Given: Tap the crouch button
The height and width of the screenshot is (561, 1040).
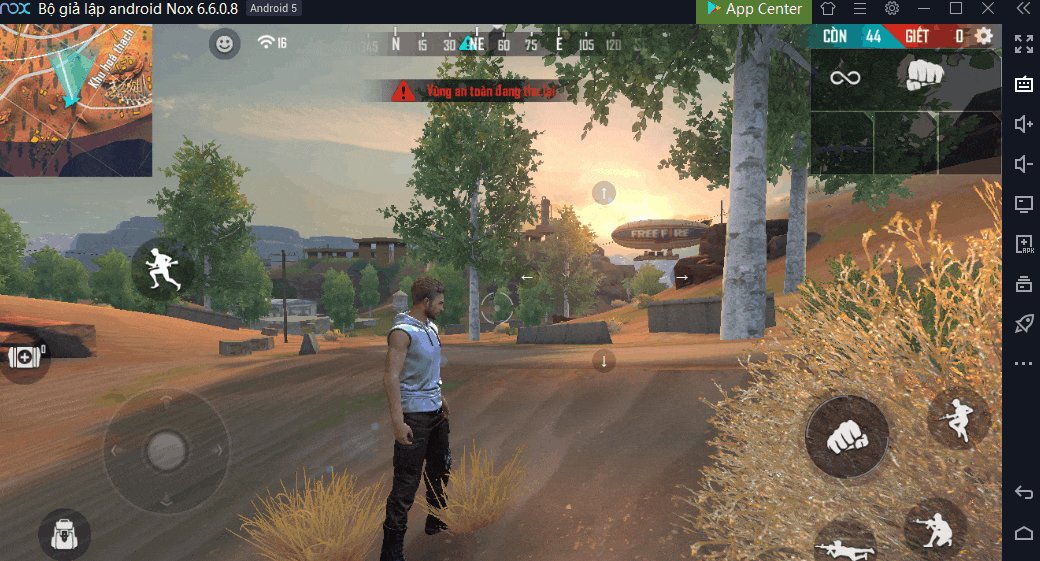Looking at the screenshot, I should pos(935,528).
